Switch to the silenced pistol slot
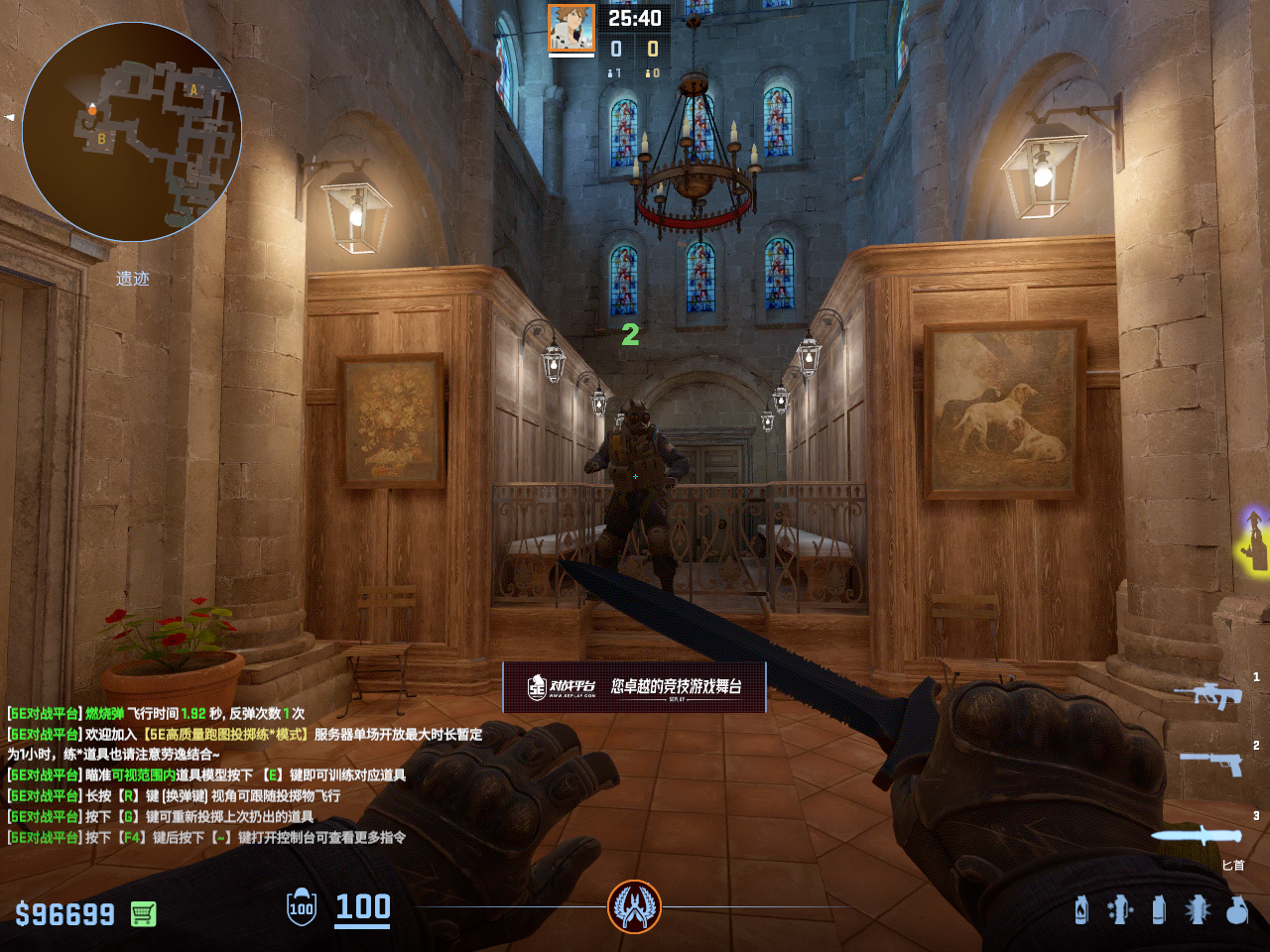This screenshot has width=1270, height=952. (1210, 762)
